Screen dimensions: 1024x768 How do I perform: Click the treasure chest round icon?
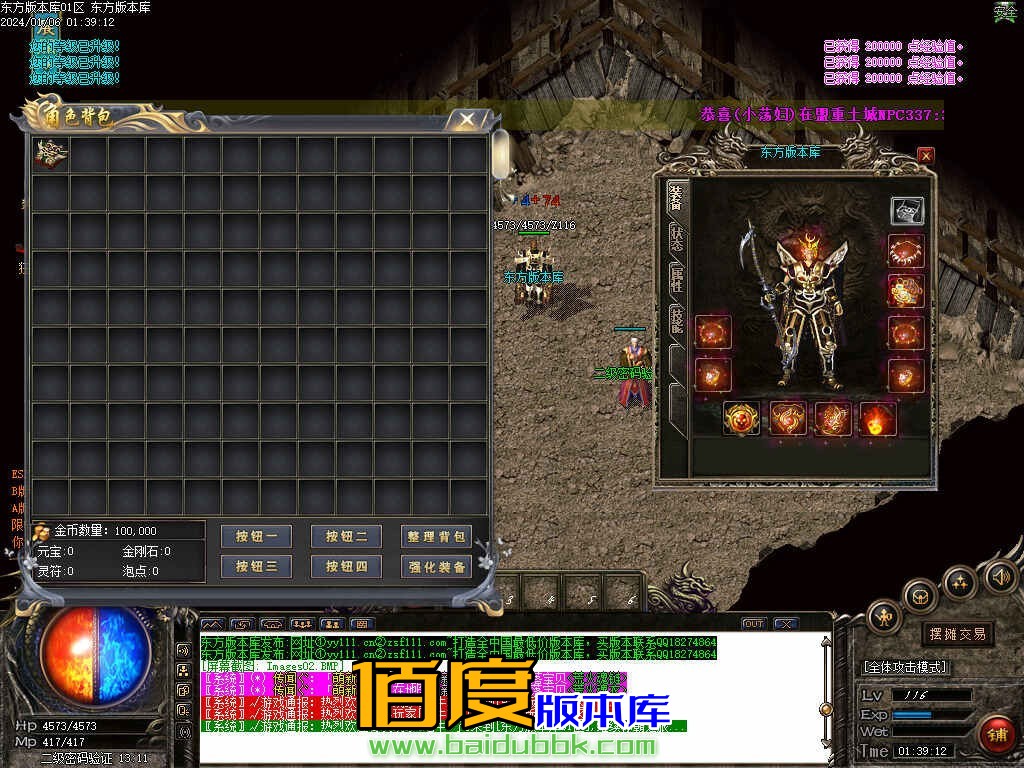(920, 598)
